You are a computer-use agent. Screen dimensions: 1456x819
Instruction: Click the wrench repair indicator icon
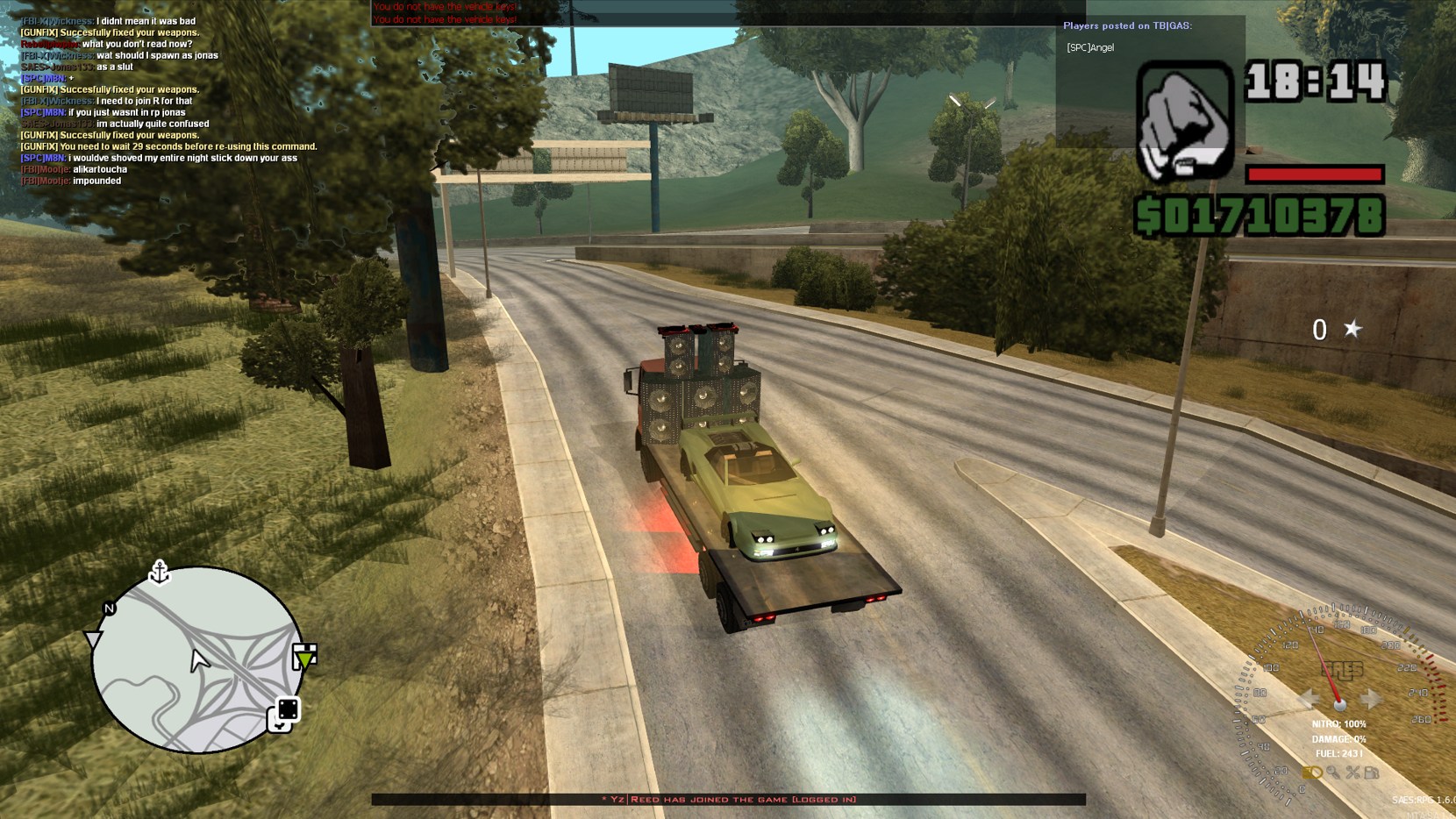point(1353,773)
